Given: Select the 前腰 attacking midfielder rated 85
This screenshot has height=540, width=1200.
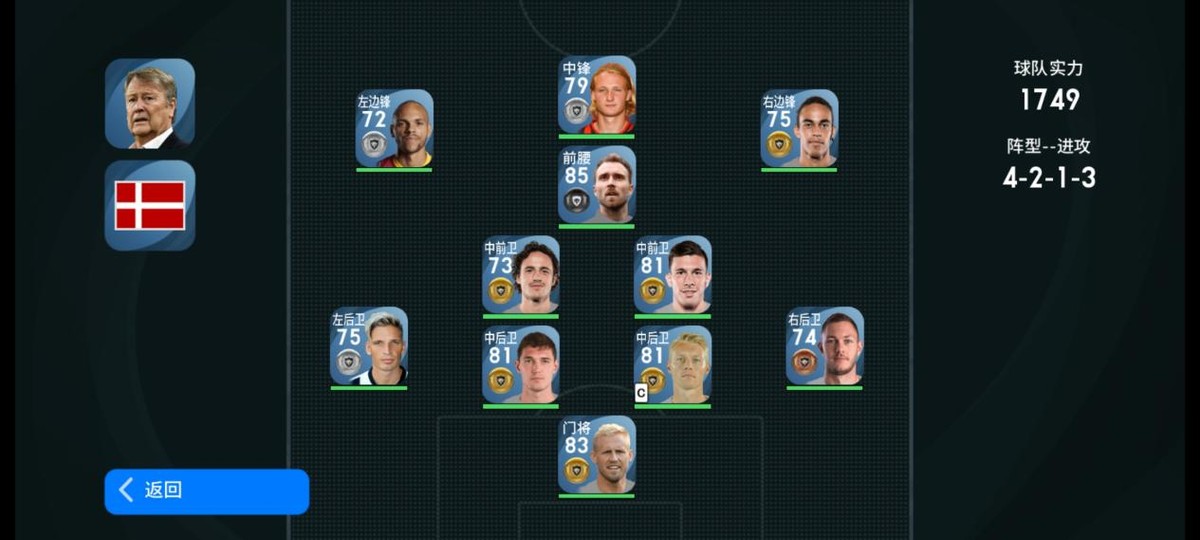Looking at the screenshot, I should 597,185.
